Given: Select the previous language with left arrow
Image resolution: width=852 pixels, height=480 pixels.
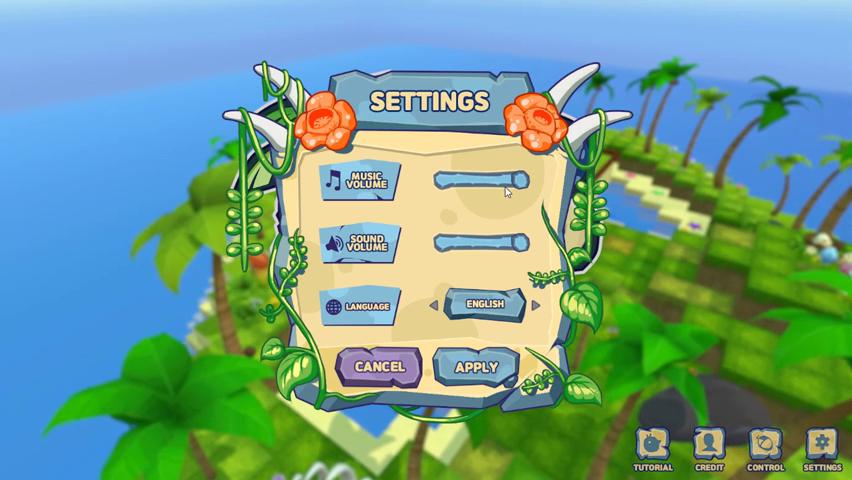Looking at the screenshot, I should coord(433,305).
